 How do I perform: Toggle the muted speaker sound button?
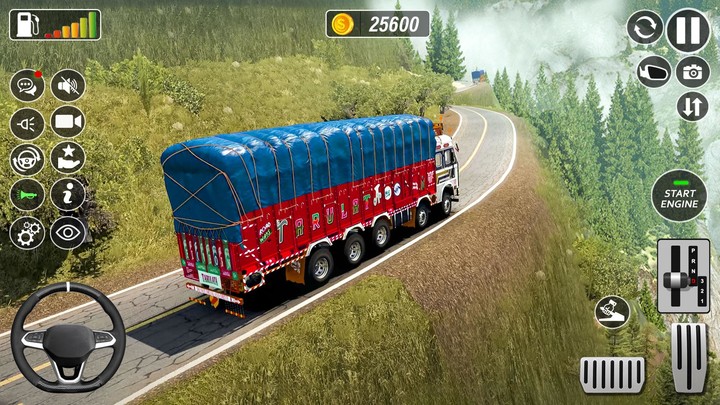click(68, 86)
